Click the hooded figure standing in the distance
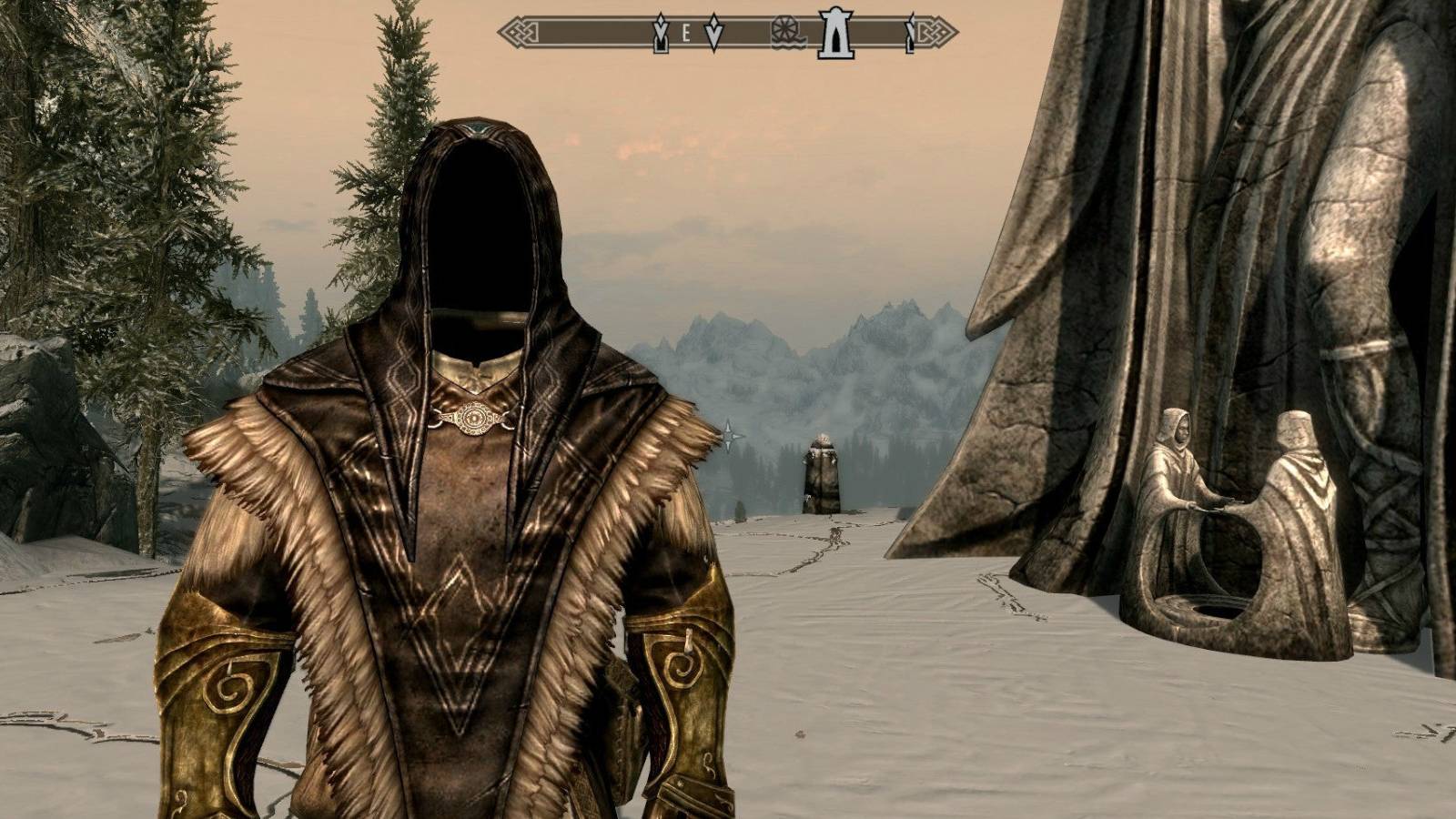This screenshot has width=1456, height=819. point(822,473)
